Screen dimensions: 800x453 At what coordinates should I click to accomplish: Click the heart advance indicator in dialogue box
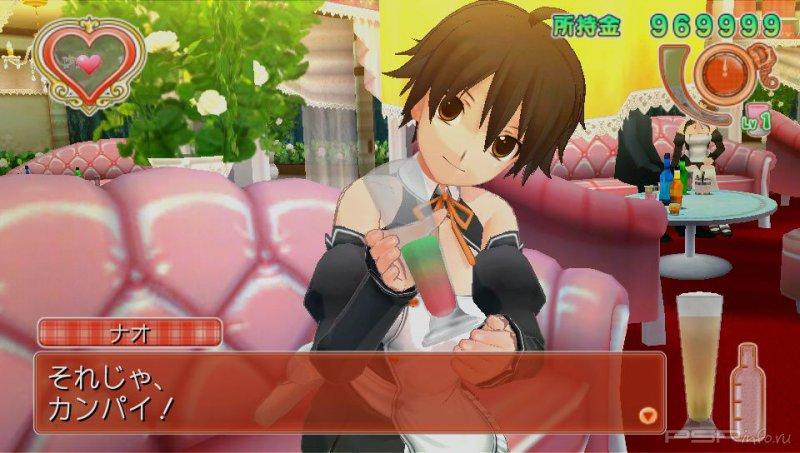(x=647, y=413)
